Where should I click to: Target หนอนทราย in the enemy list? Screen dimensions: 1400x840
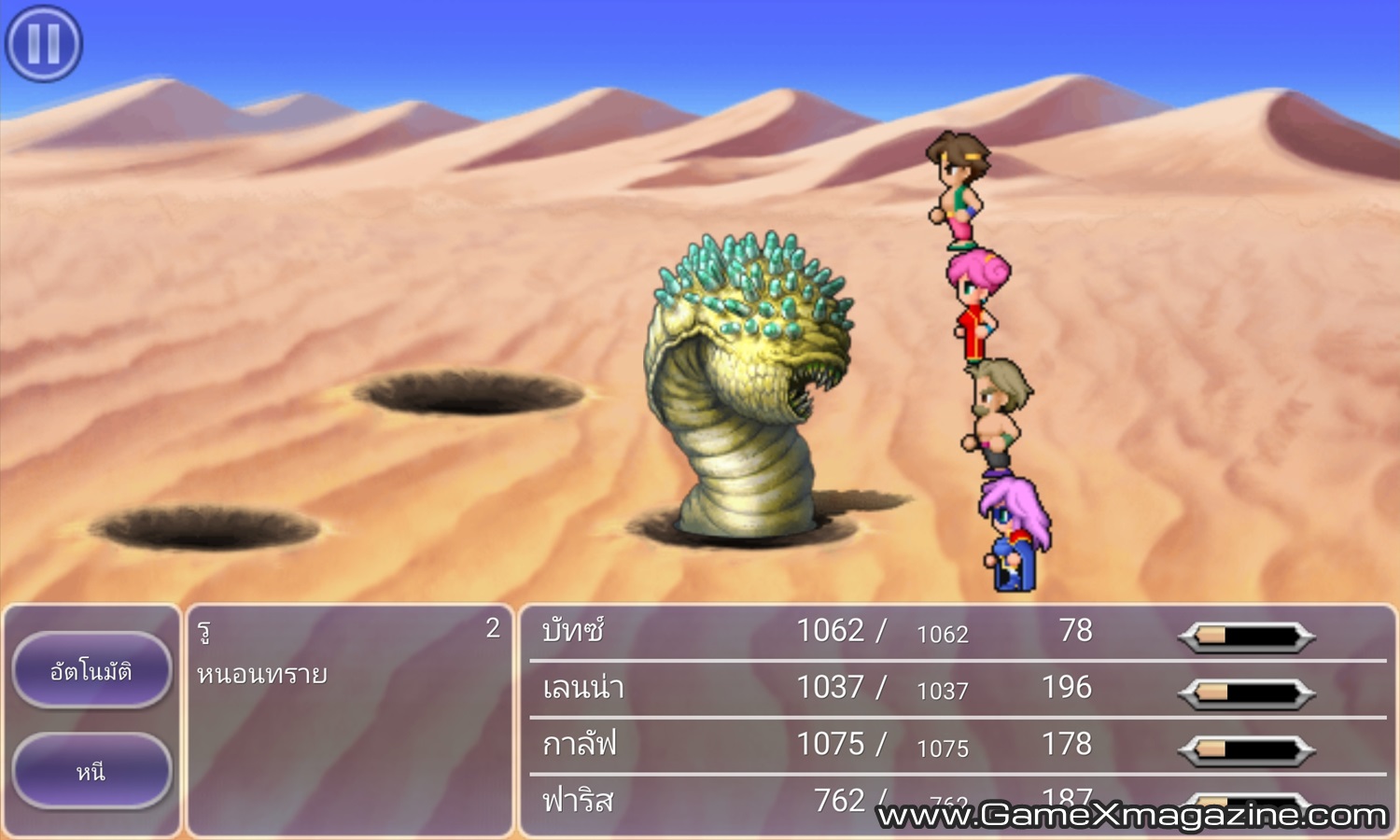coord(262,674)
